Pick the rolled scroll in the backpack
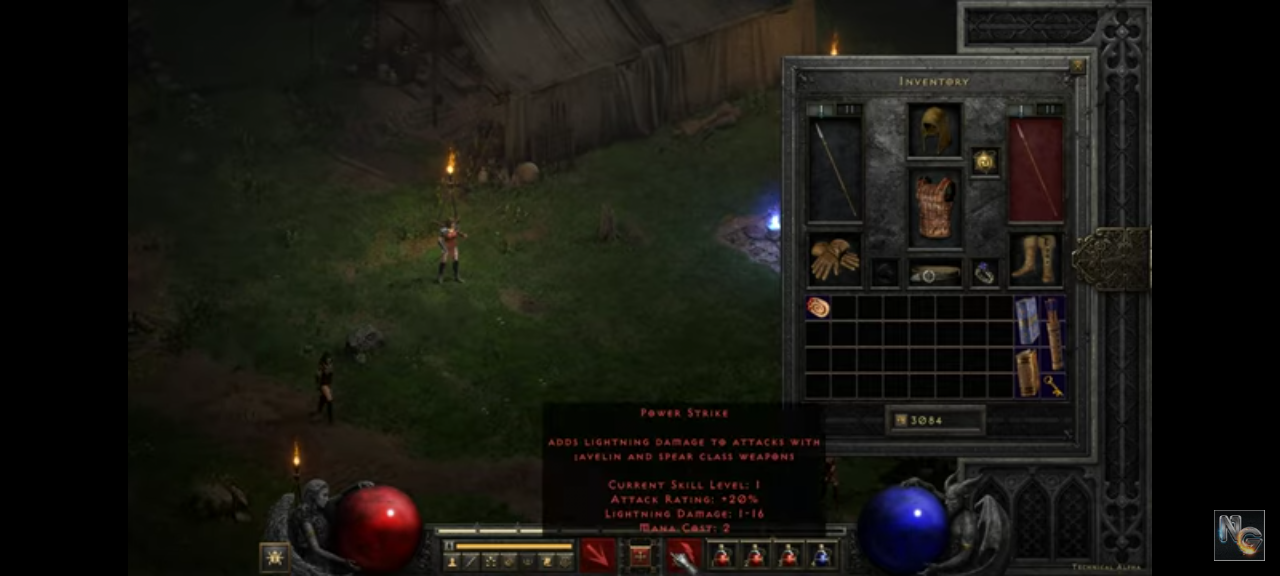 (x=818, y=307)
